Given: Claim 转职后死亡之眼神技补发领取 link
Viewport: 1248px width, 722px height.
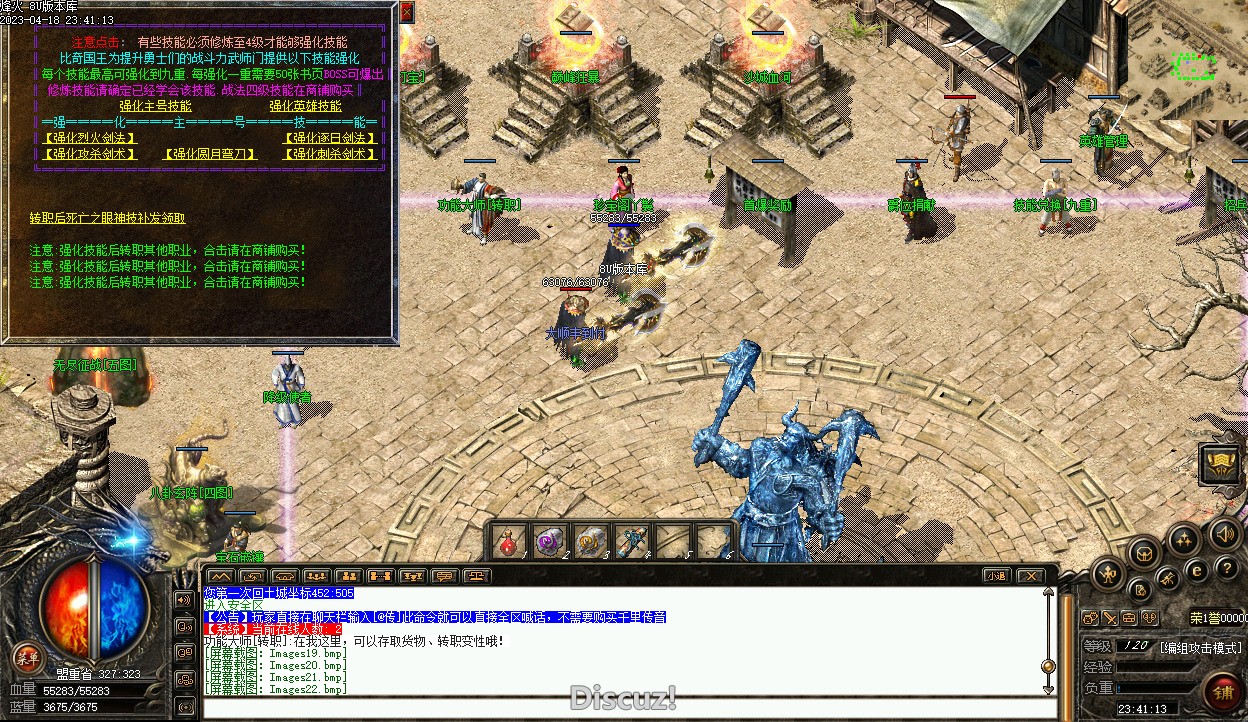Looking at the screenshot, I should [x=107, y=218].
